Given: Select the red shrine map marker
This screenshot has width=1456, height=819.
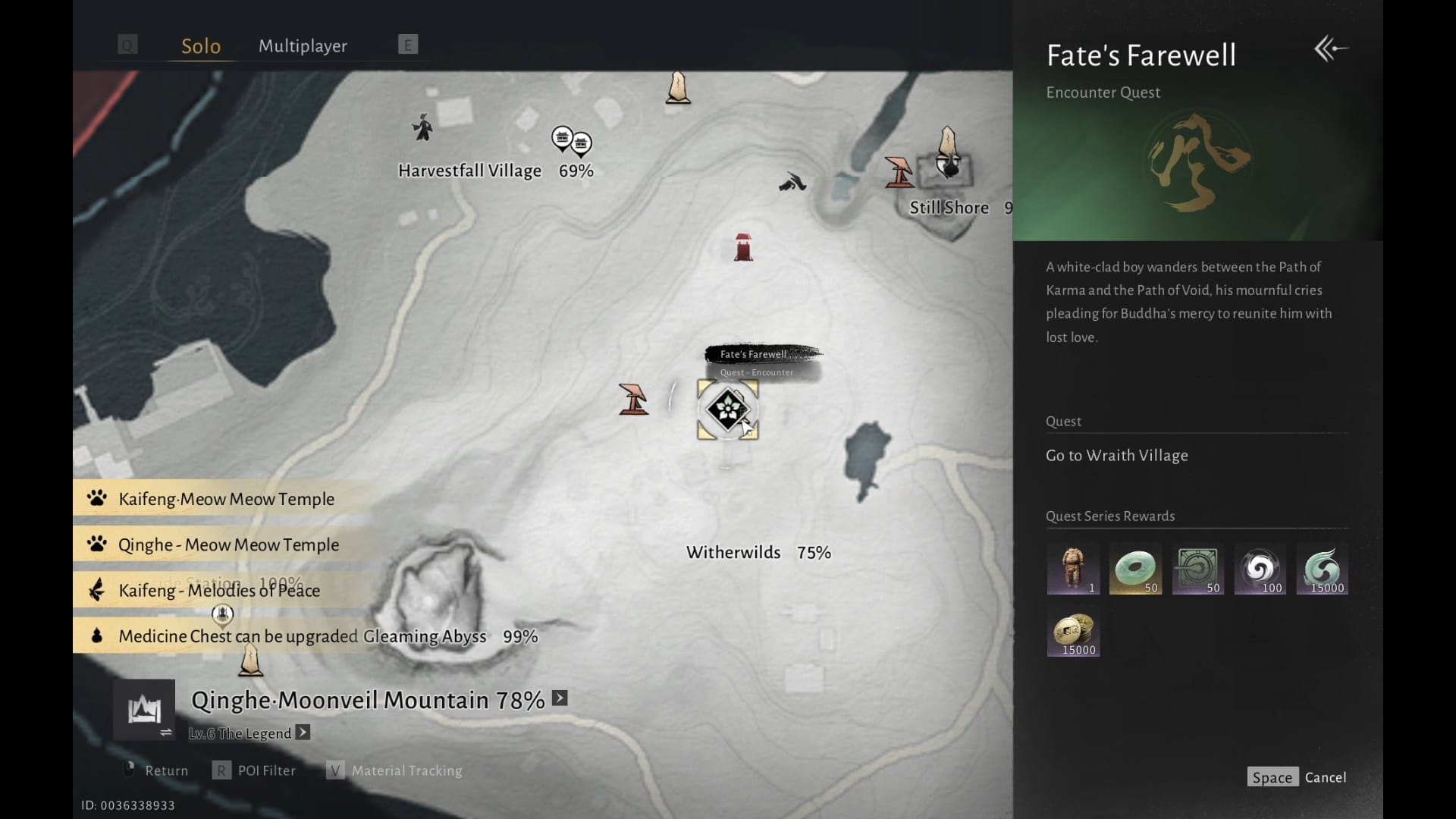Looking at the screenshot, I should [x=743, y=248].
